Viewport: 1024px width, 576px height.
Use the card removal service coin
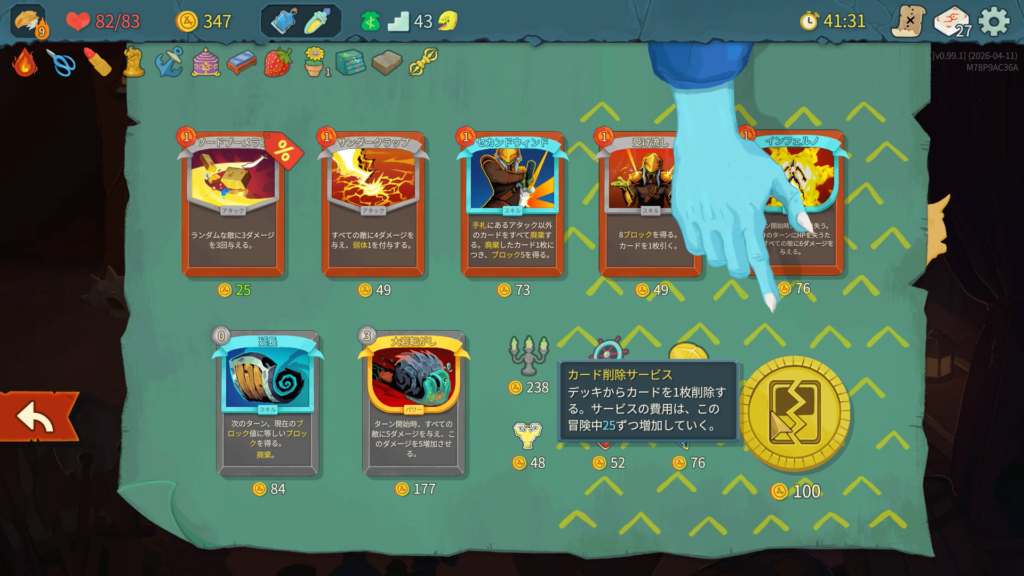click(x=795, y=415)
